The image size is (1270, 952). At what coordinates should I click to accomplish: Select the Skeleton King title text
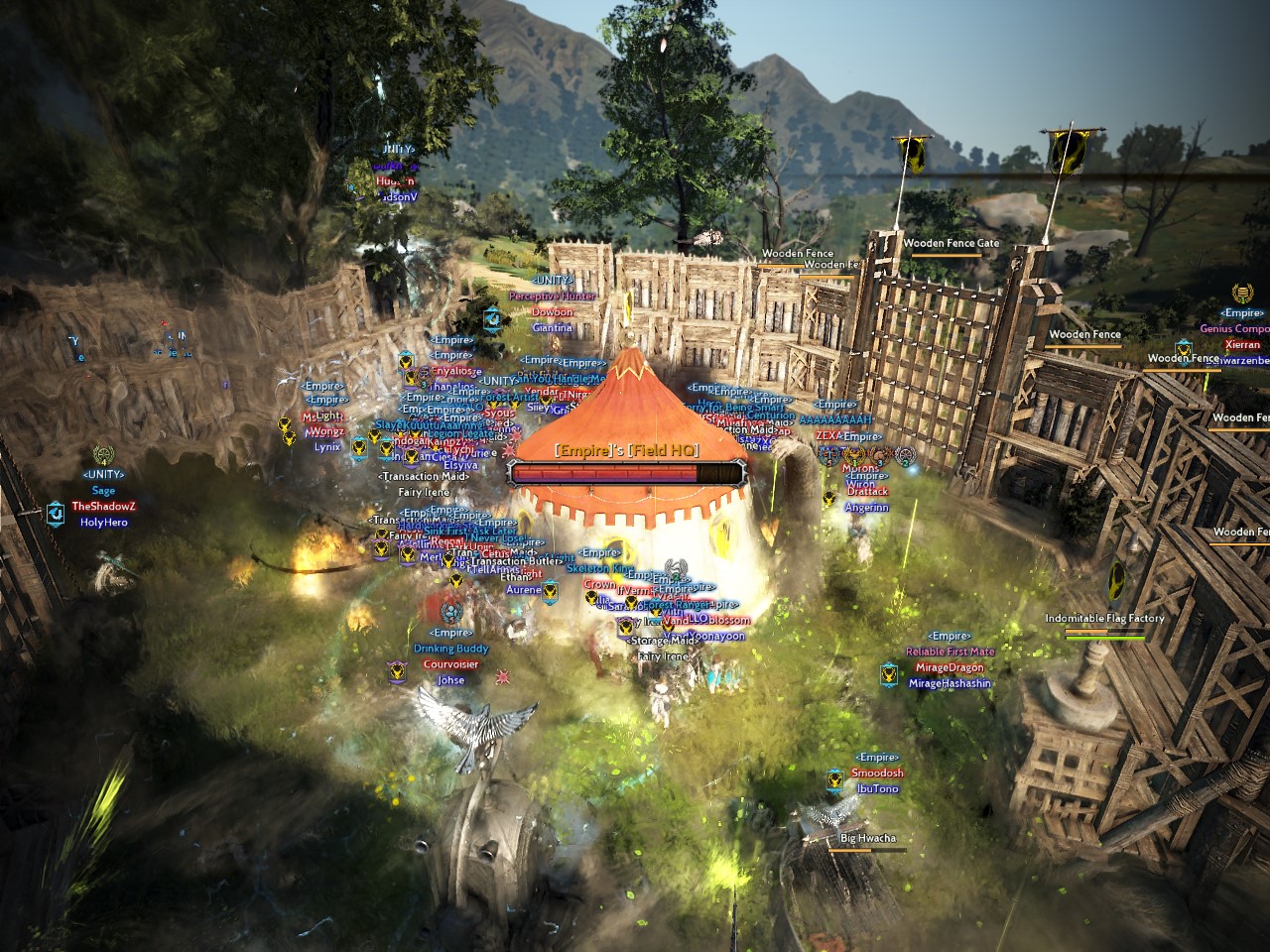point(600,568)
